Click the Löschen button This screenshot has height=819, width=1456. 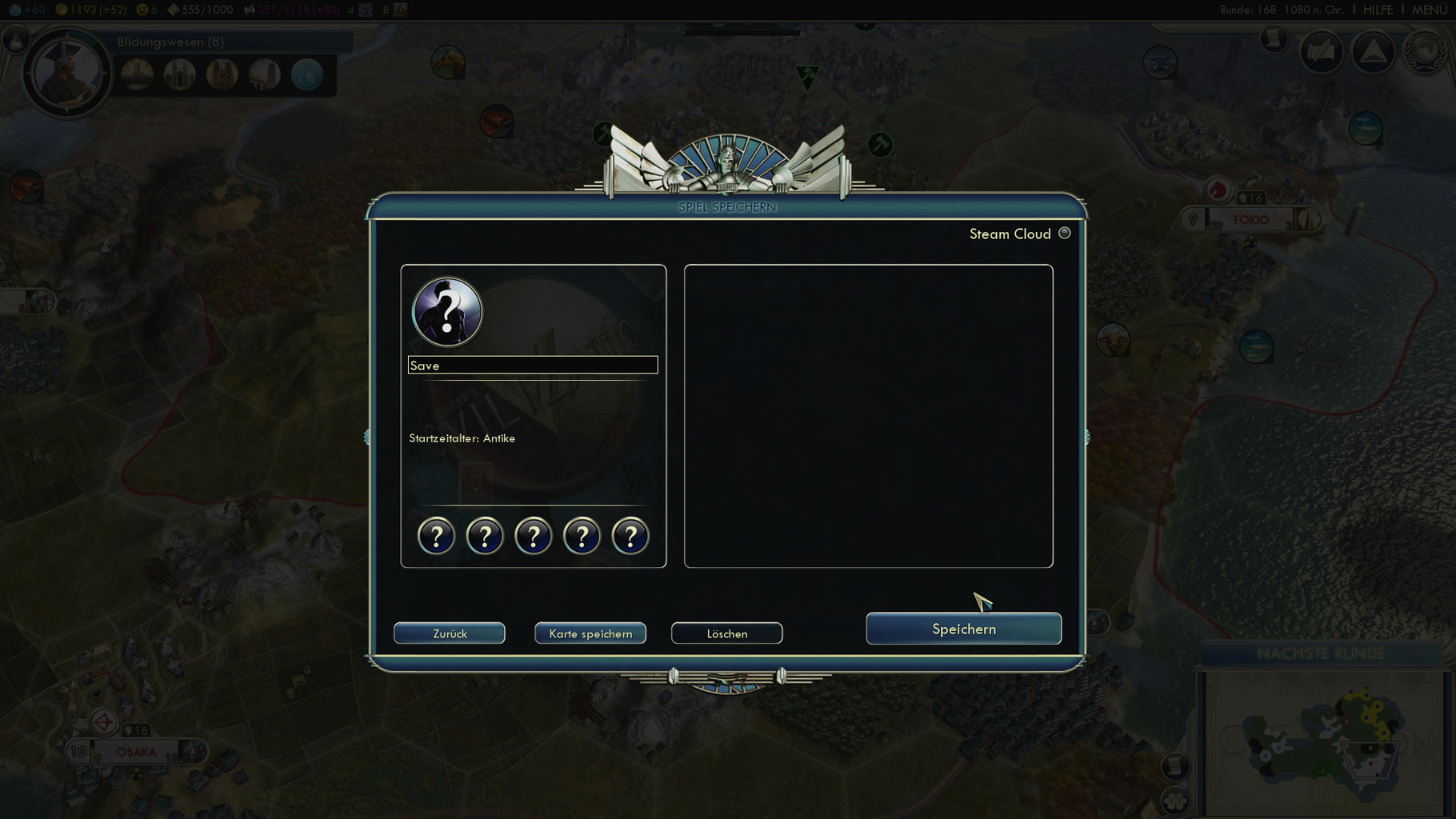coord(726,633)
